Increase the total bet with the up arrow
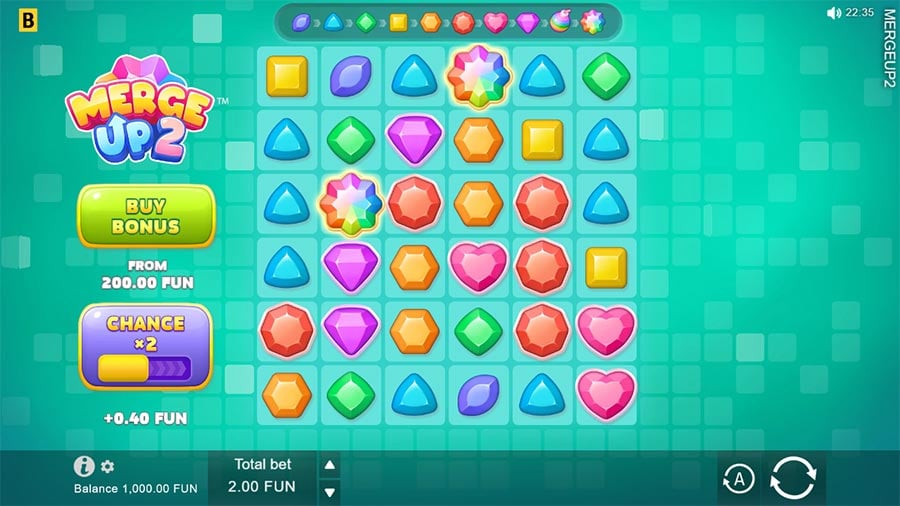The width and height of the screenshot is (900, 506). point(329,465)
